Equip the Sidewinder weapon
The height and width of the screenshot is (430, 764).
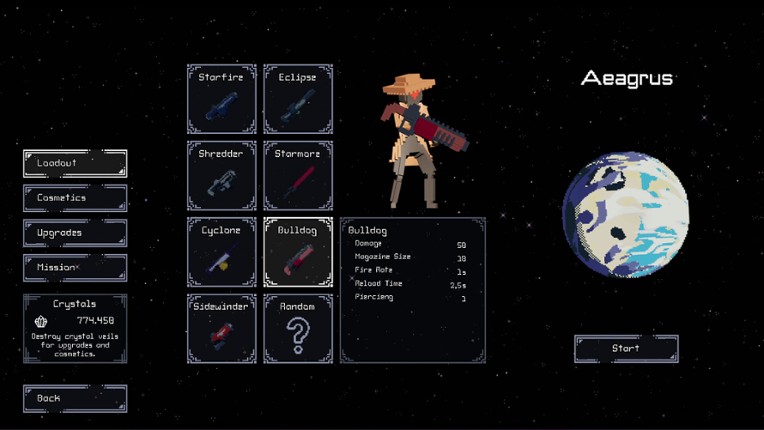click(x=222, y=328)
